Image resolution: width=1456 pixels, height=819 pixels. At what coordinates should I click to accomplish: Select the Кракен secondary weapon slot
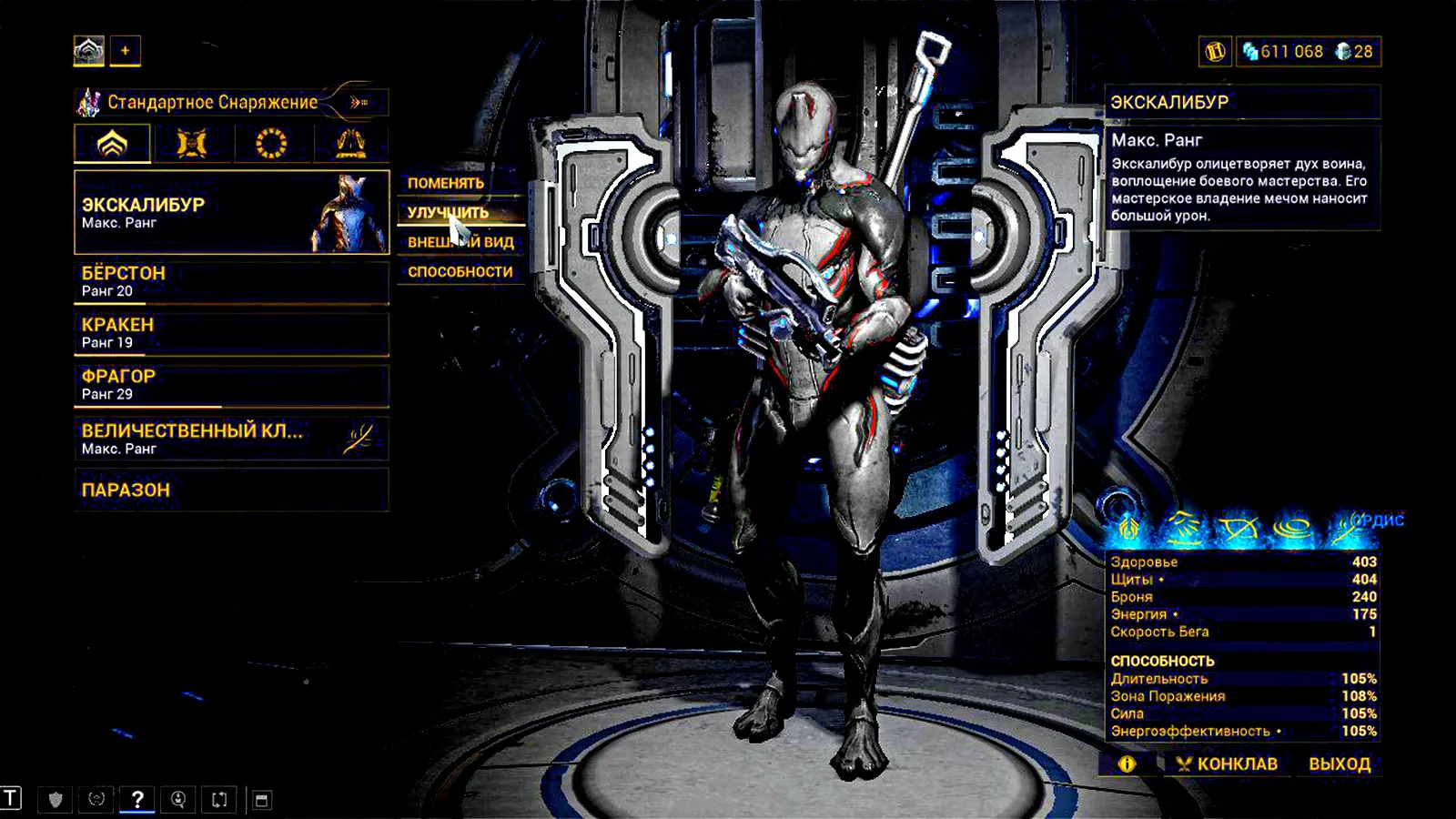pyautogui.click(x=231, y=333)
